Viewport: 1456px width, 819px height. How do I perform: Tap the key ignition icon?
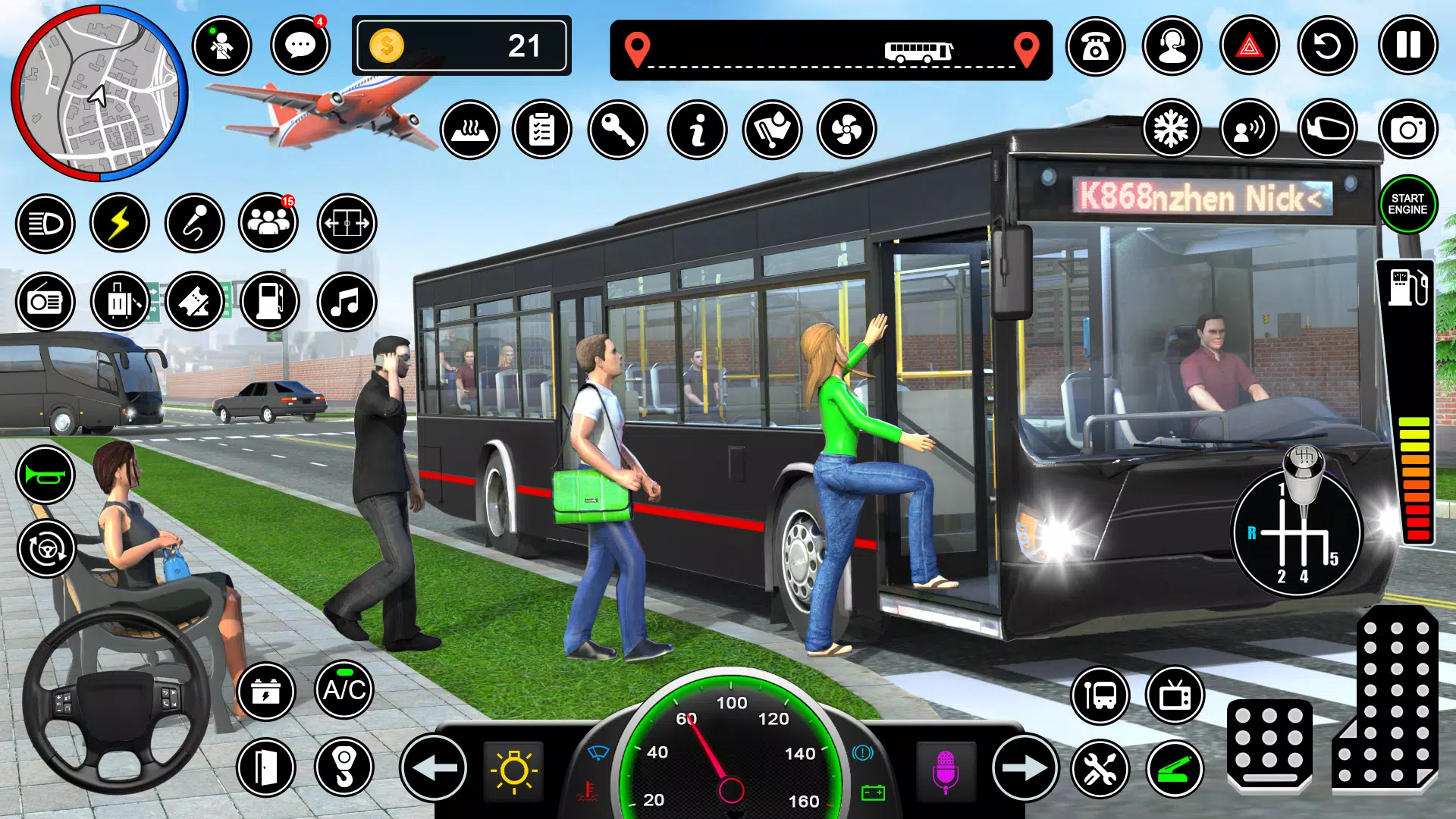(x=617, y=129)
